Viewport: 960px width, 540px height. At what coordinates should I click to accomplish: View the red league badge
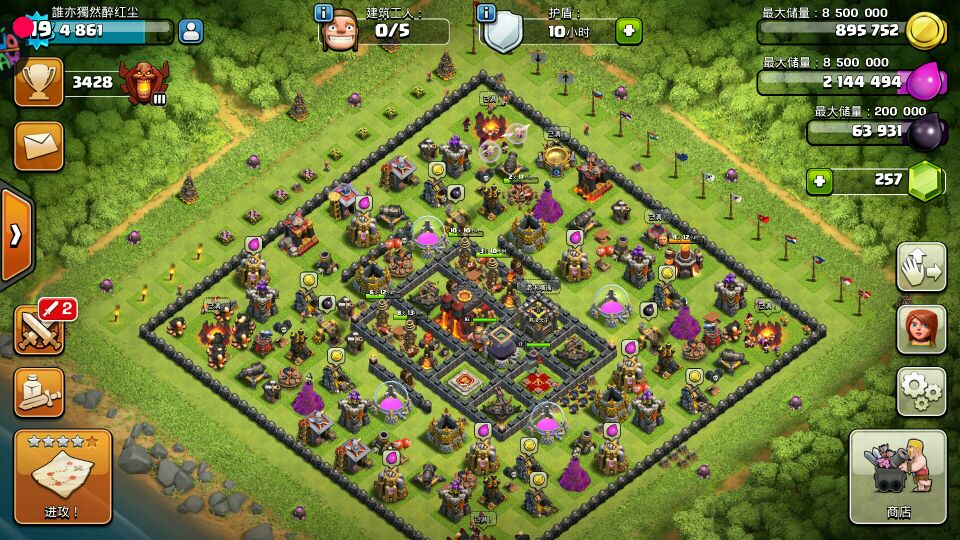coord(143,82)
